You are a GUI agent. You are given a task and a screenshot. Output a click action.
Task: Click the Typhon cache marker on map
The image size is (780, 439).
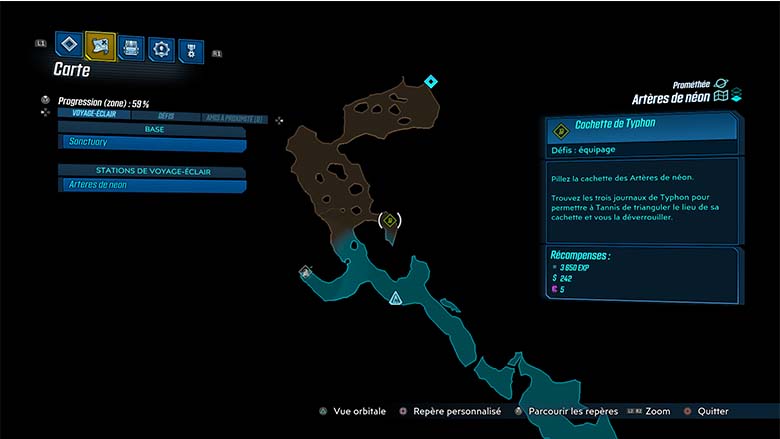391,220
